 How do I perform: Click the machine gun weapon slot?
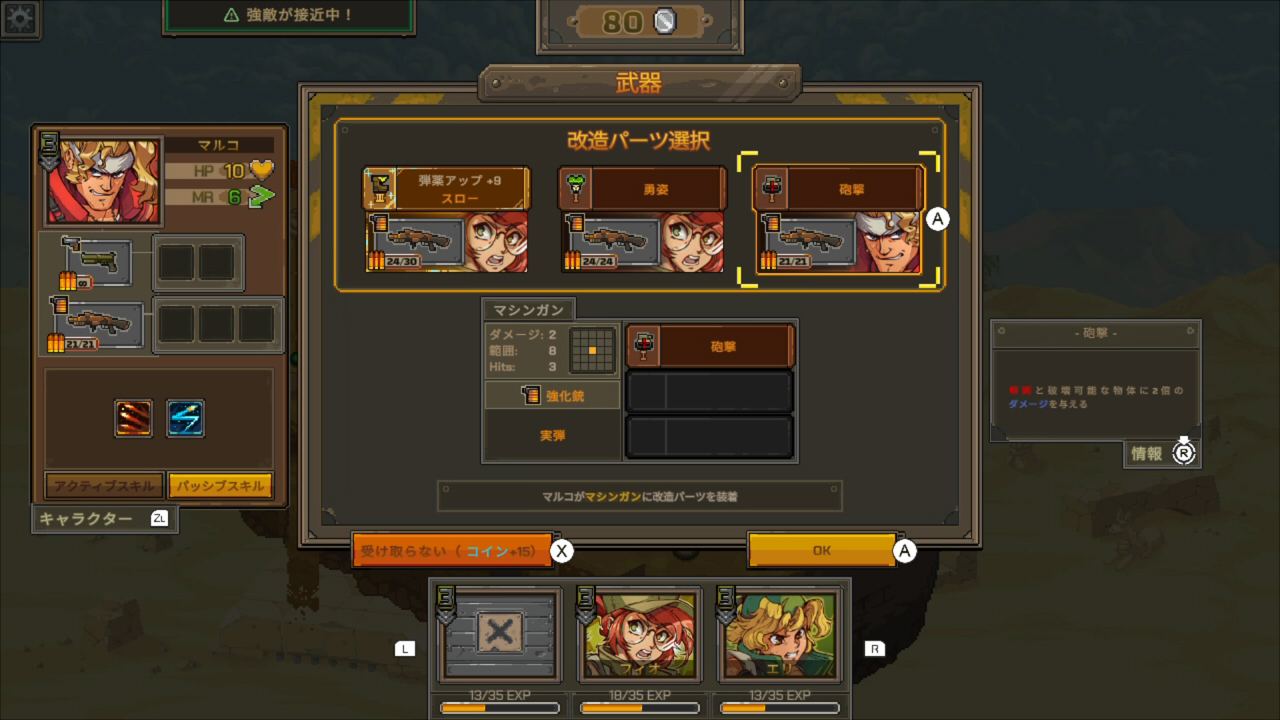point(100,323)
